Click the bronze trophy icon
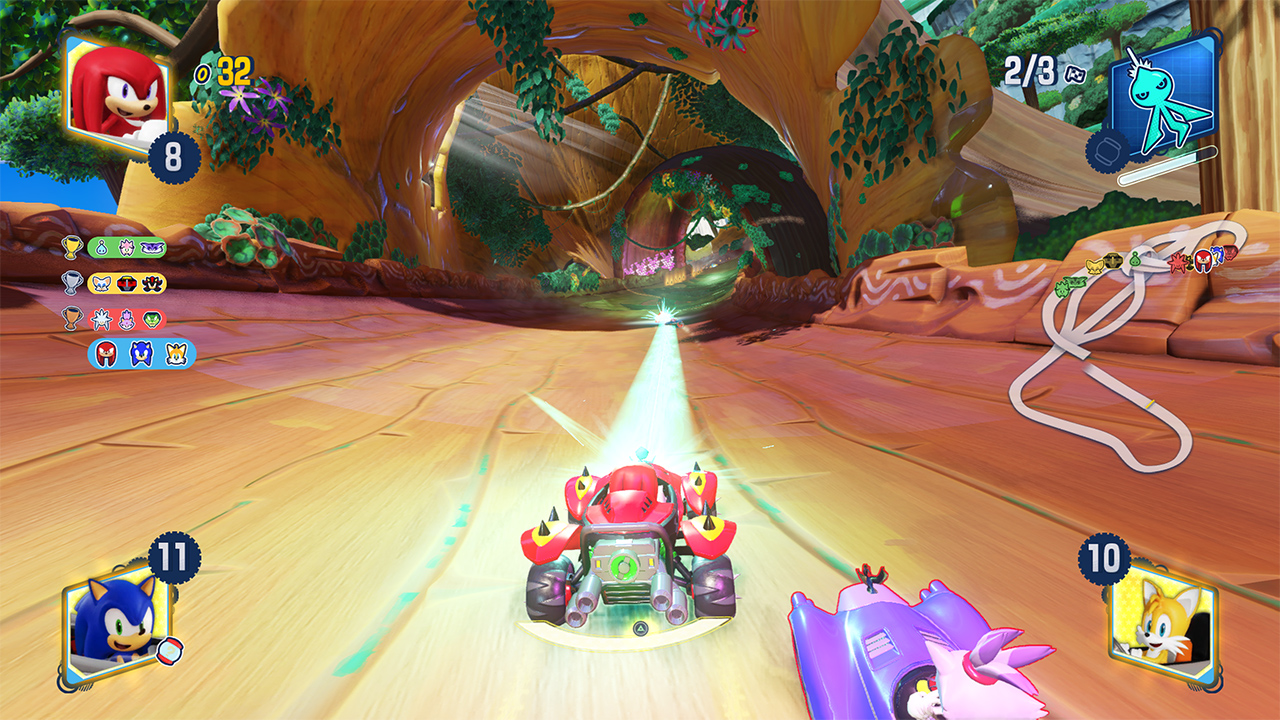Viewport: 1280px width, 720px height. [71, 319]
